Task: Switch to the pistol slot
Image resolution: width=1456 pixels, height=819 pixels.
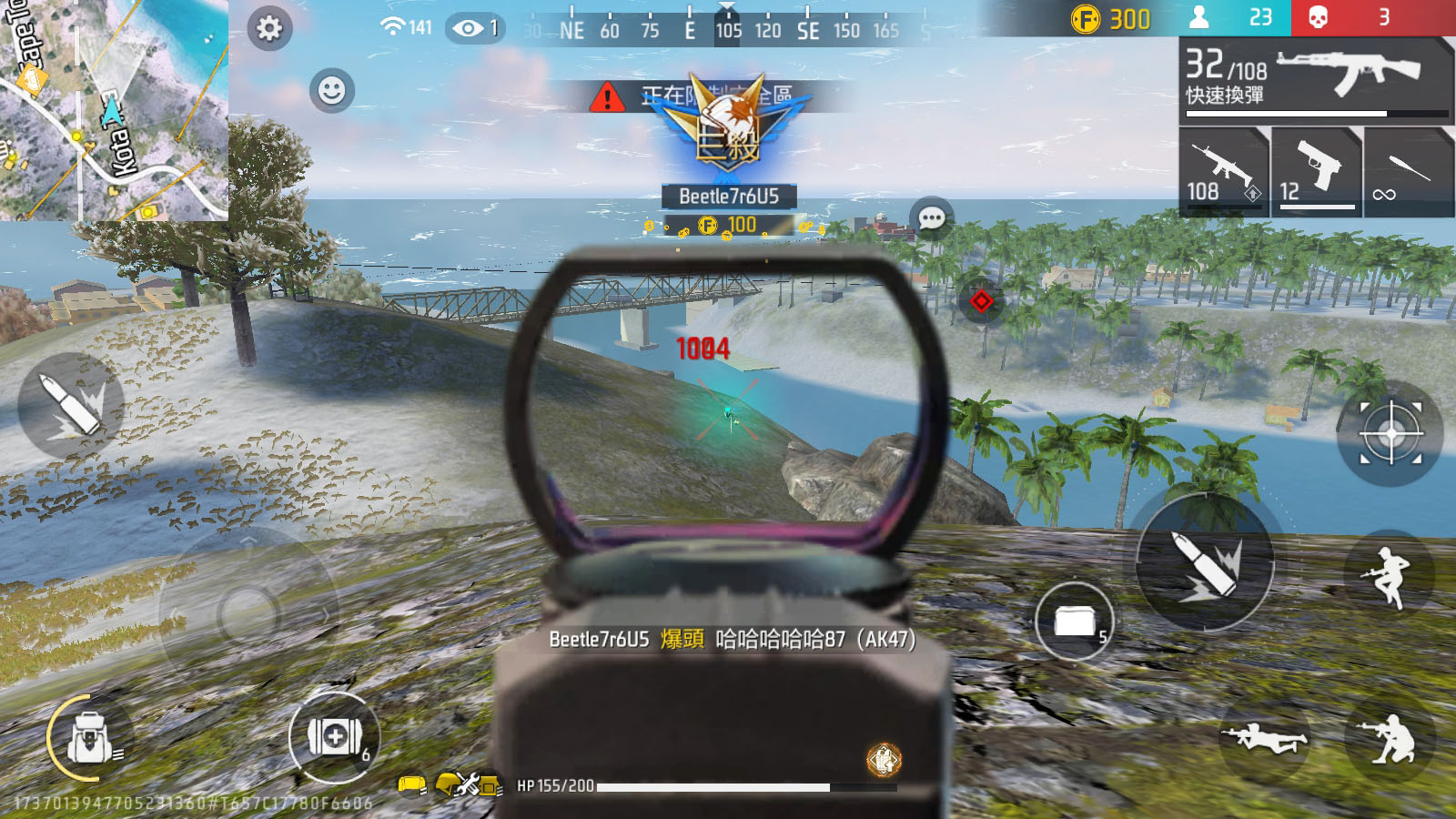Action: [x=1316, y=172]
